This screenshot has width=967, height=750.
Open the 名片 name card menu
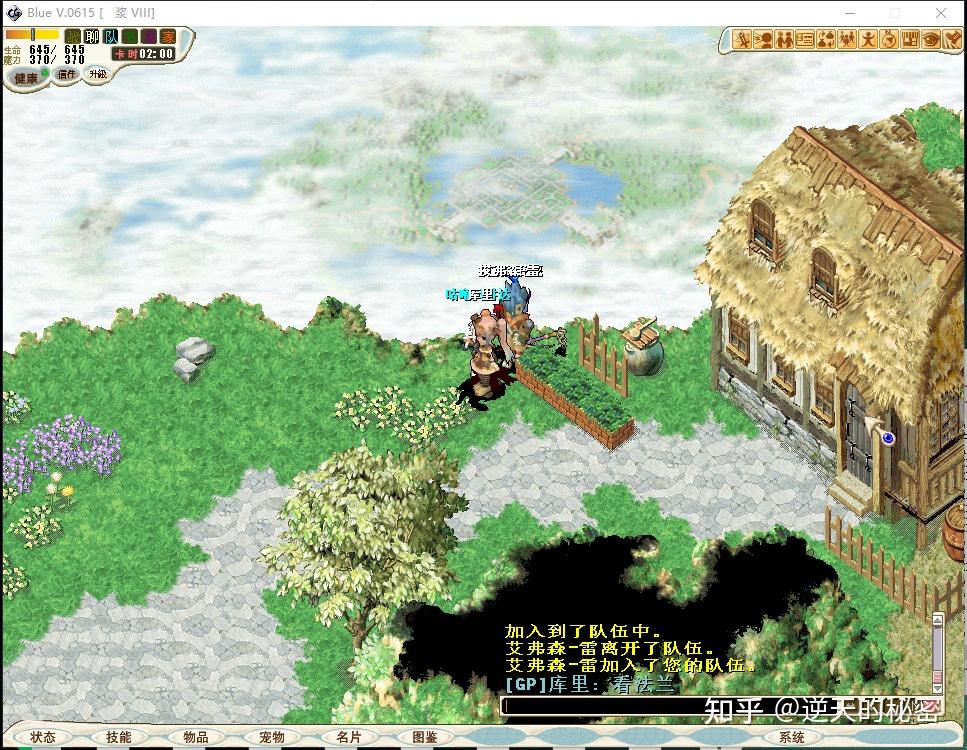pos(349,737)
